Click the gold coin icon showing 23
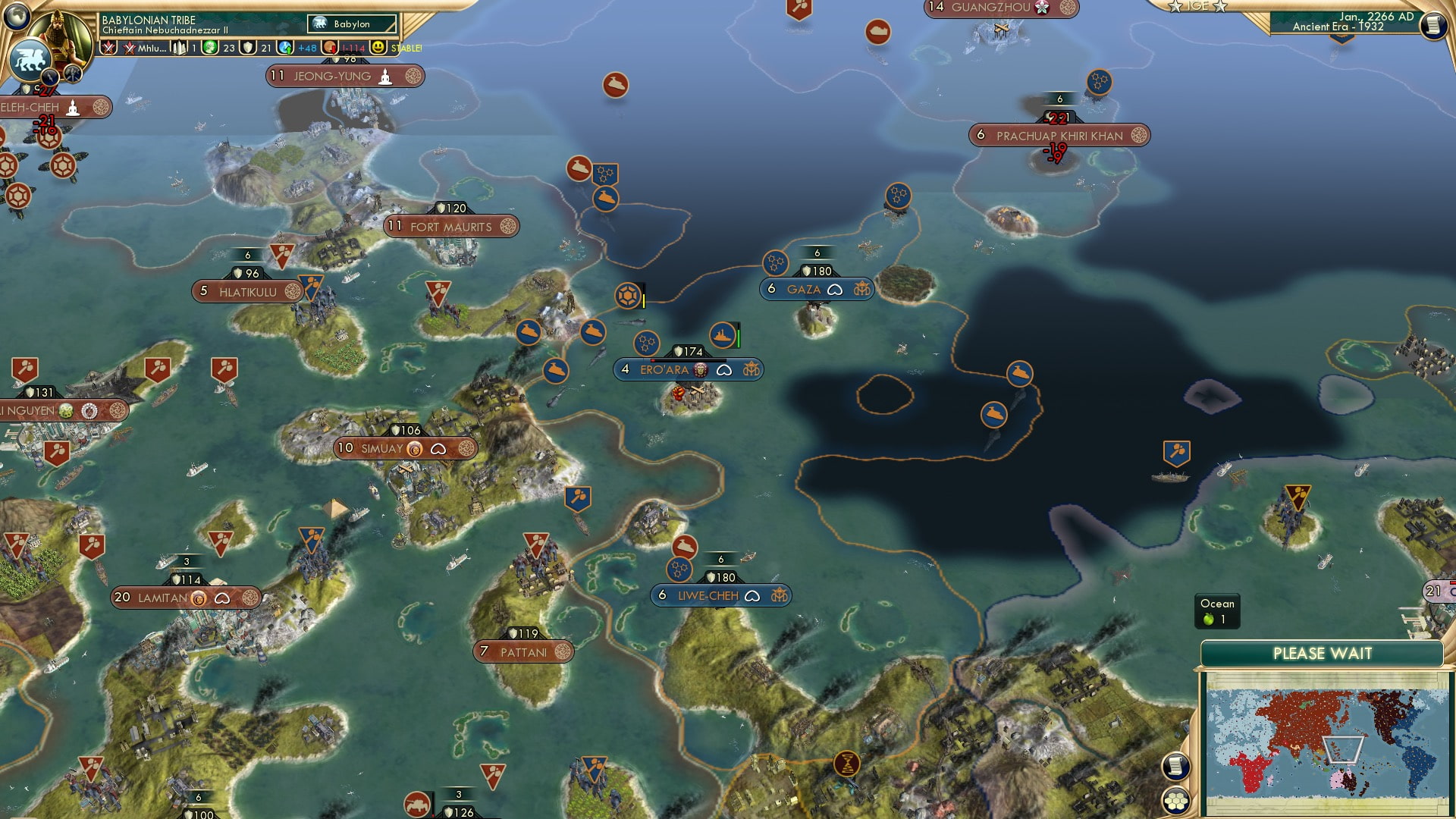 pyautogui.click(x=212, y=47)
